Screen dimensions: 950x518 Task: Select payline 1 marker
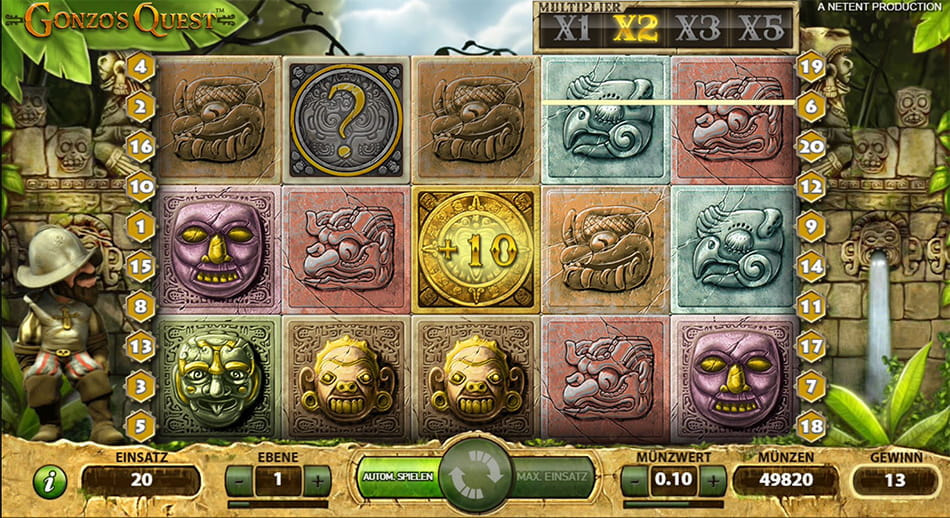pyautogui.click(x=140, y=227)
